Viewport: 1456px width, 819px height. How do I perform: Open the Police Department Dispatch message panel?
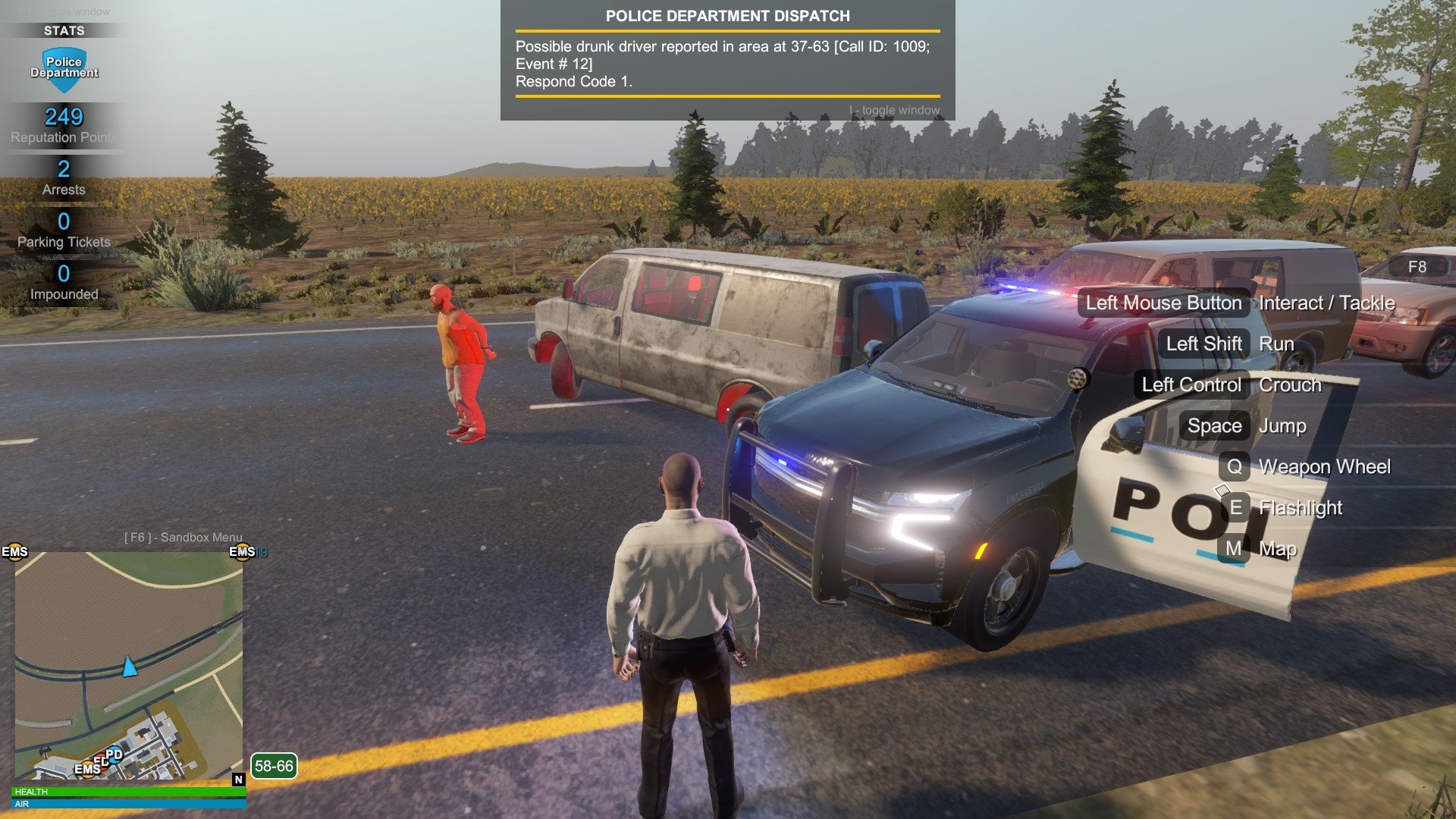click(727, 61)
